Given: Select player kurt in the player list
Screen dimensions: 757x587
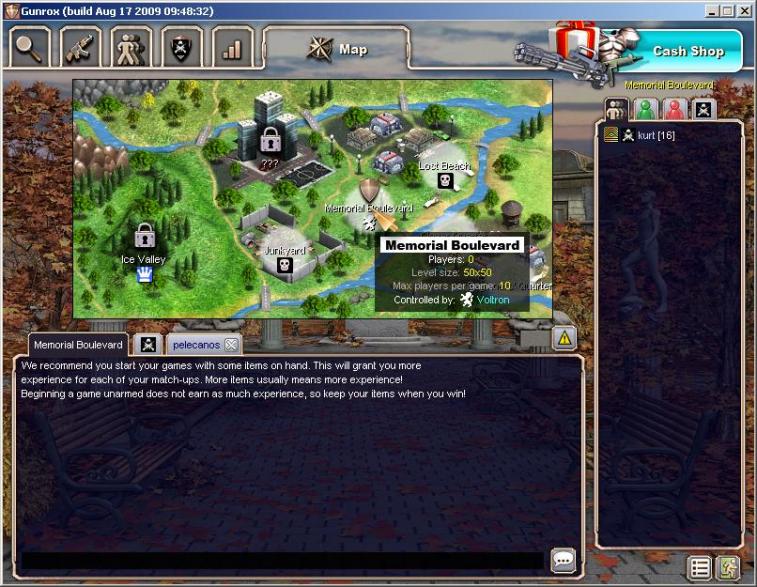Looking at the screenshot, I should click(656, 135).
